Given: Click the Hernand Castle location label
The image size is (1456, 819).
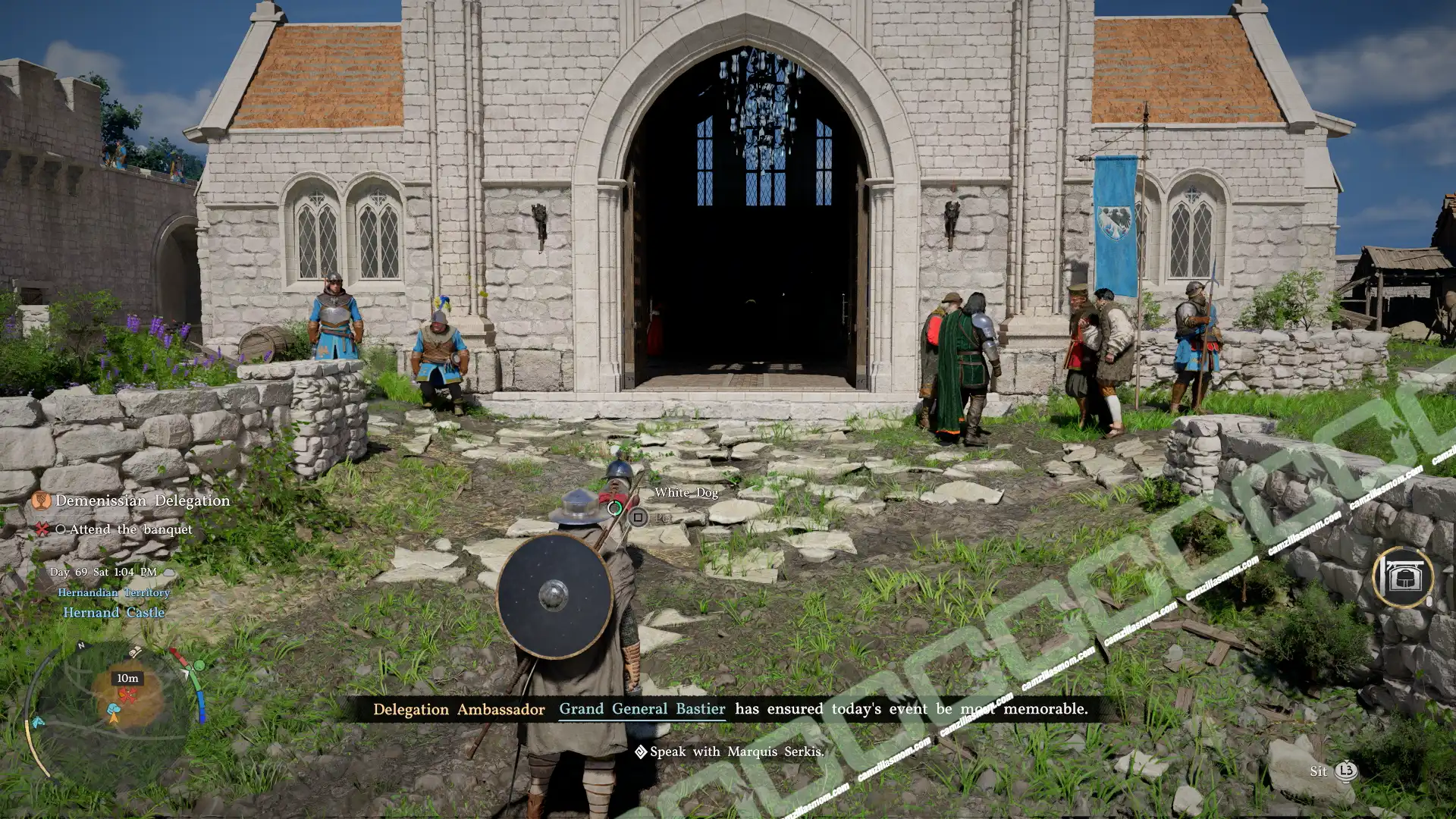Looking at the screenshot, I should [x=114, y=613].
